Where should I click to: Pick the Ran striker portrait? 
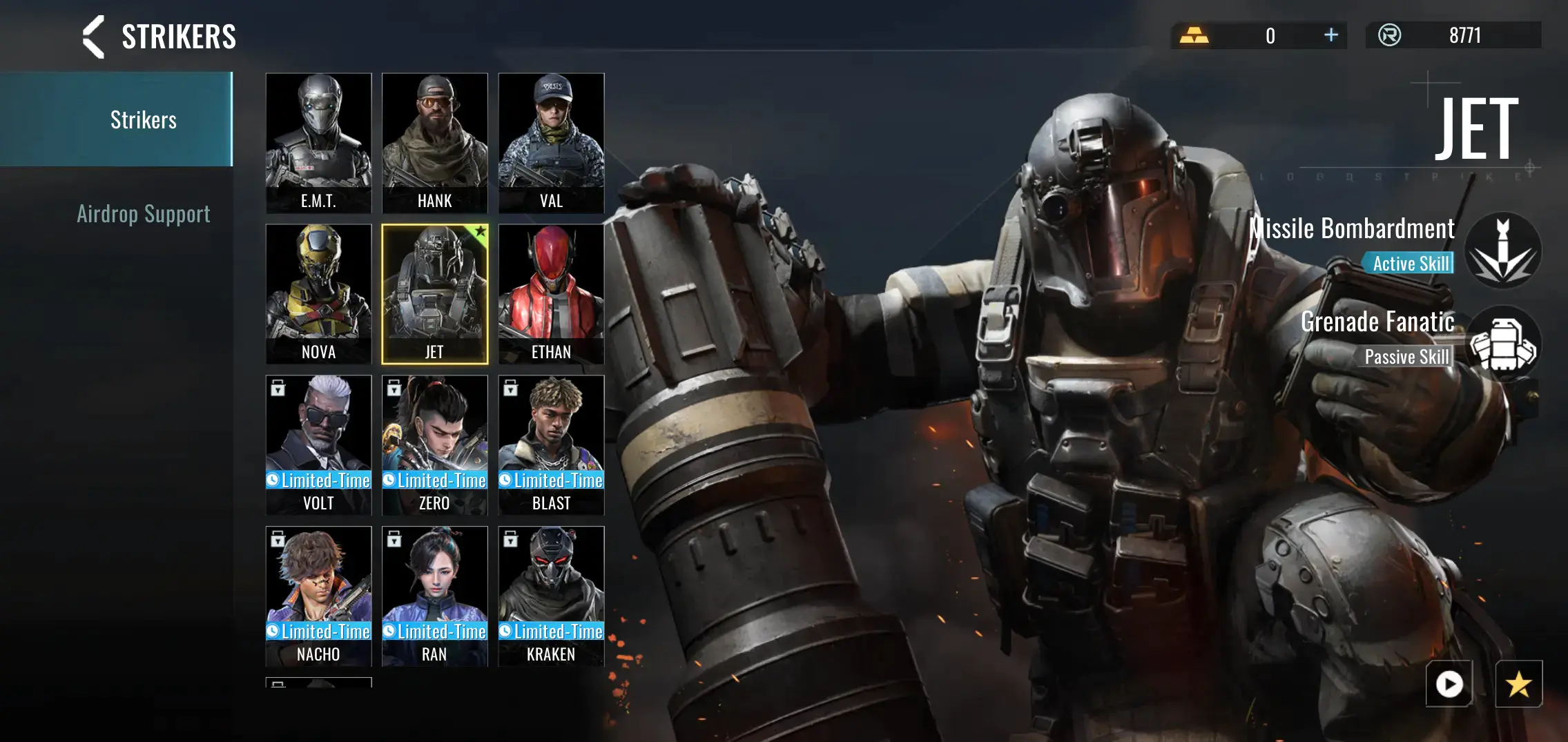click(434, 596)
